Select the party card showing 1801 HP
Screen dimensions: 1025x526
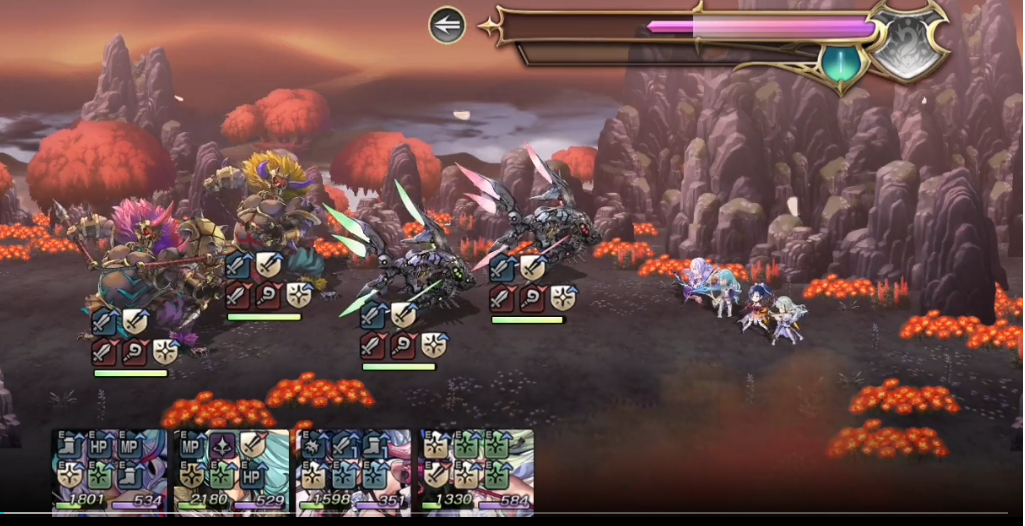point(110,471)
